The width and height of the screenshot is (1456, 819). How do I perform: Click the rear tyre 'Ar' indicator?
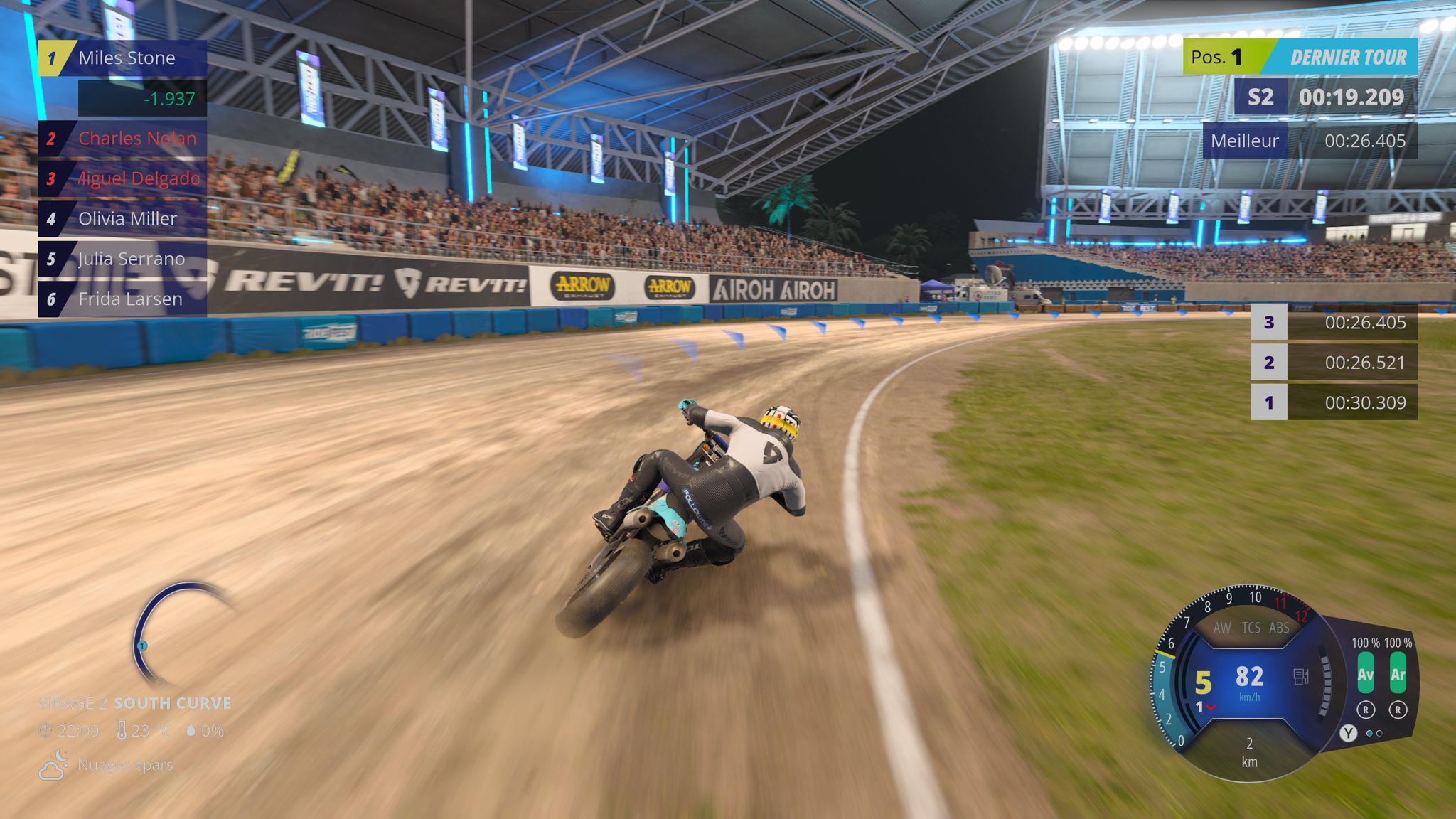(1398, 674)
